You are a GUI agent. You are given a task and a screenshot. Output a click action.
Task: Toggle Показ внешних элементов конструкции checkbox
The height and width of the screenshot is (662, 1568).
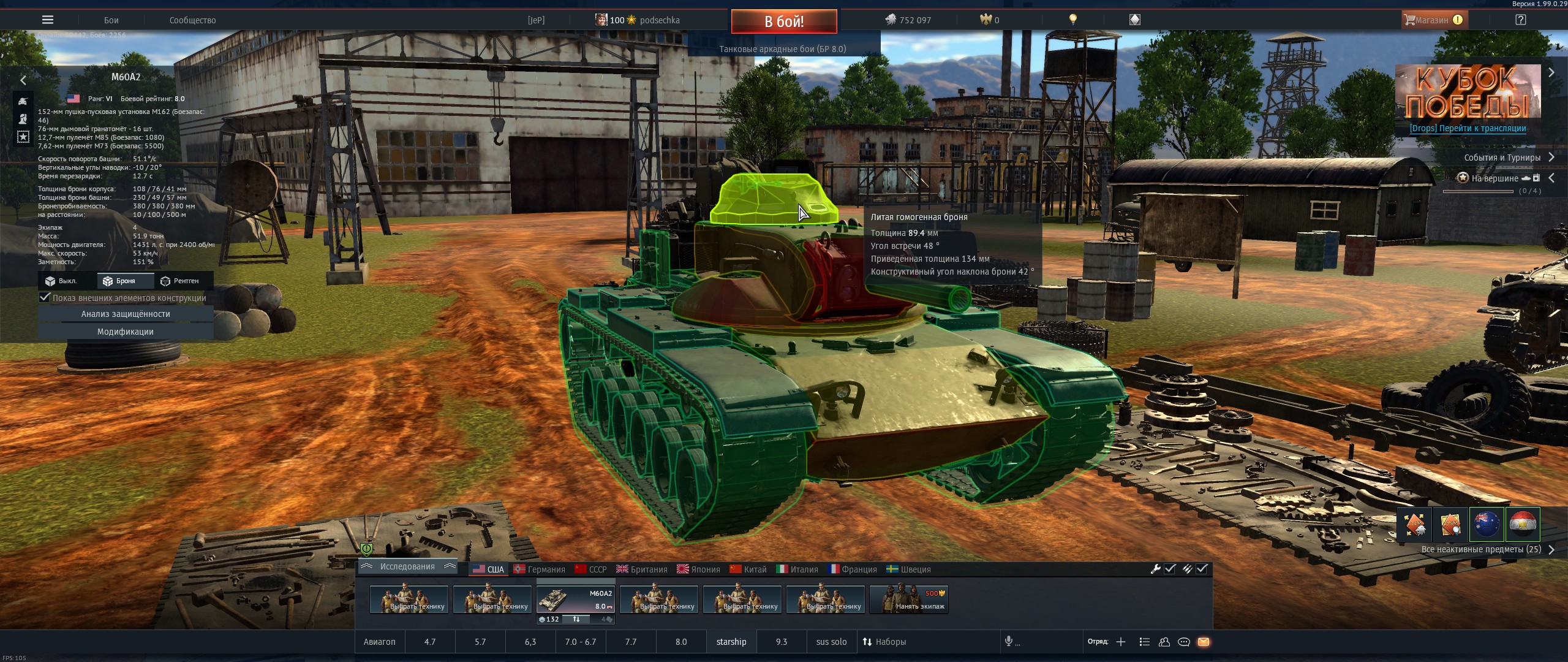(x=45, y=298)
